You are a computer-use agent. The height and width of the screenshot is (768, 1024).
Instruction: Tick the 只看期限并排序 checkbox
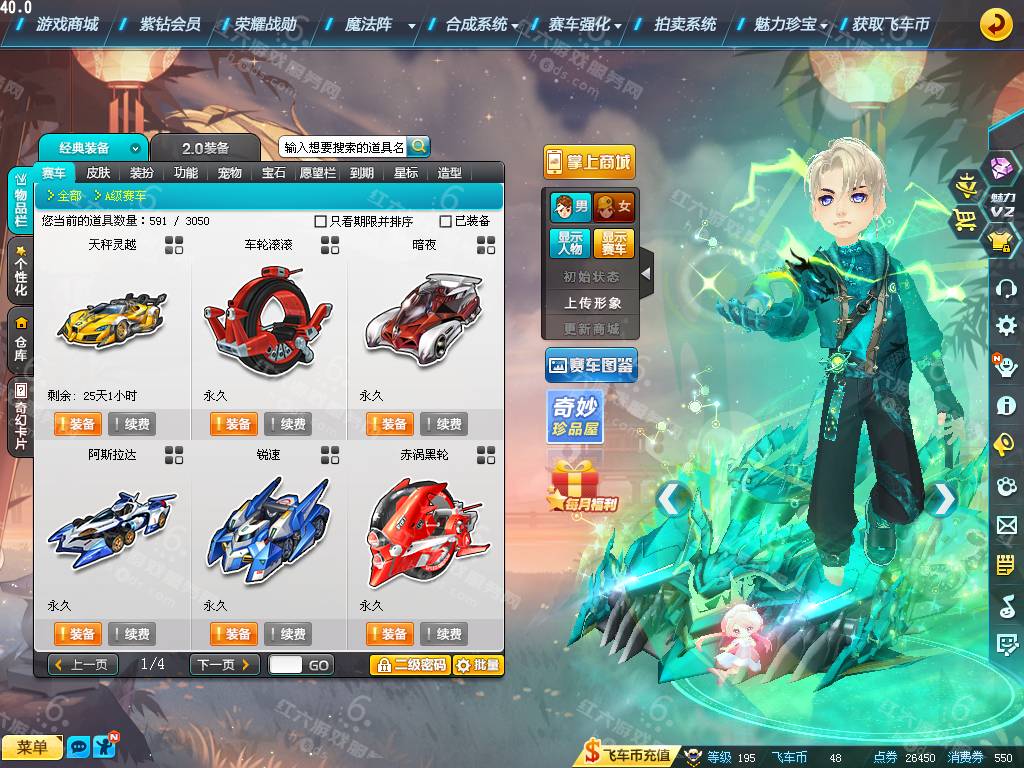[321, 221]
